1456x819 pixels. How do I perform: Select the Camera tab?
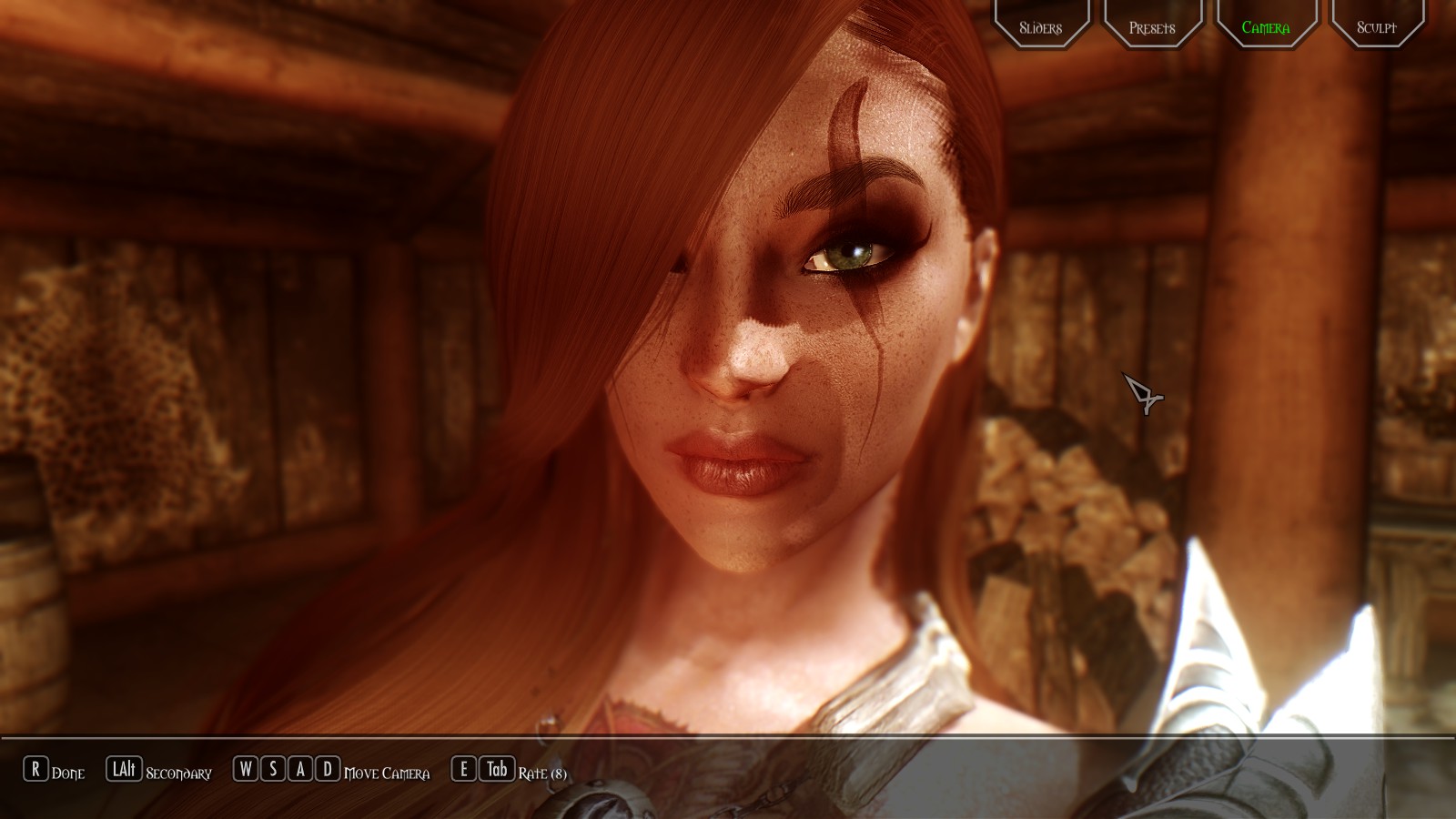click(1266, 26)
